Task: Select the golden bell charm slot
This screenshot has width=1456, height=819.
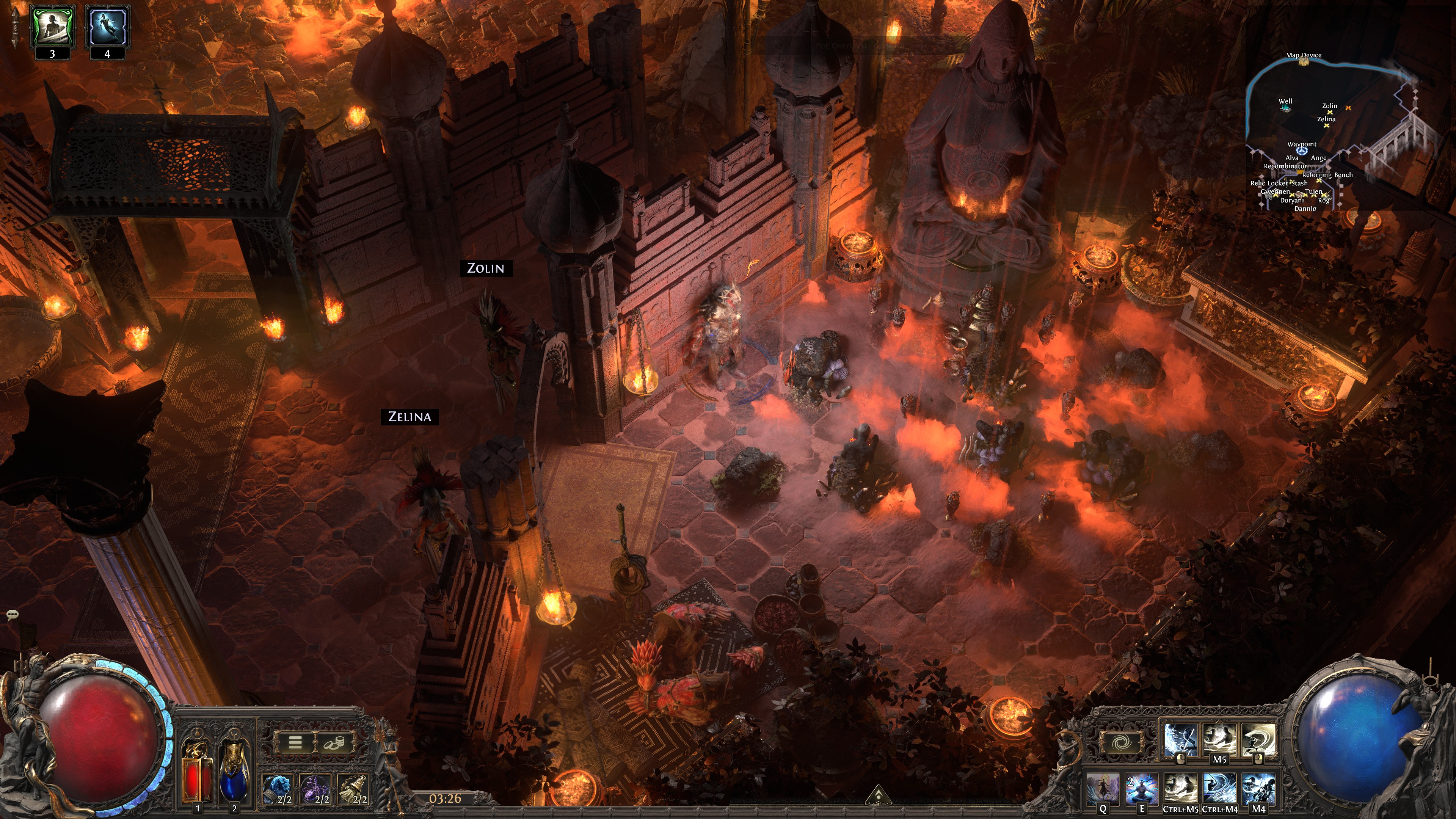Action: tap(353, 789)
